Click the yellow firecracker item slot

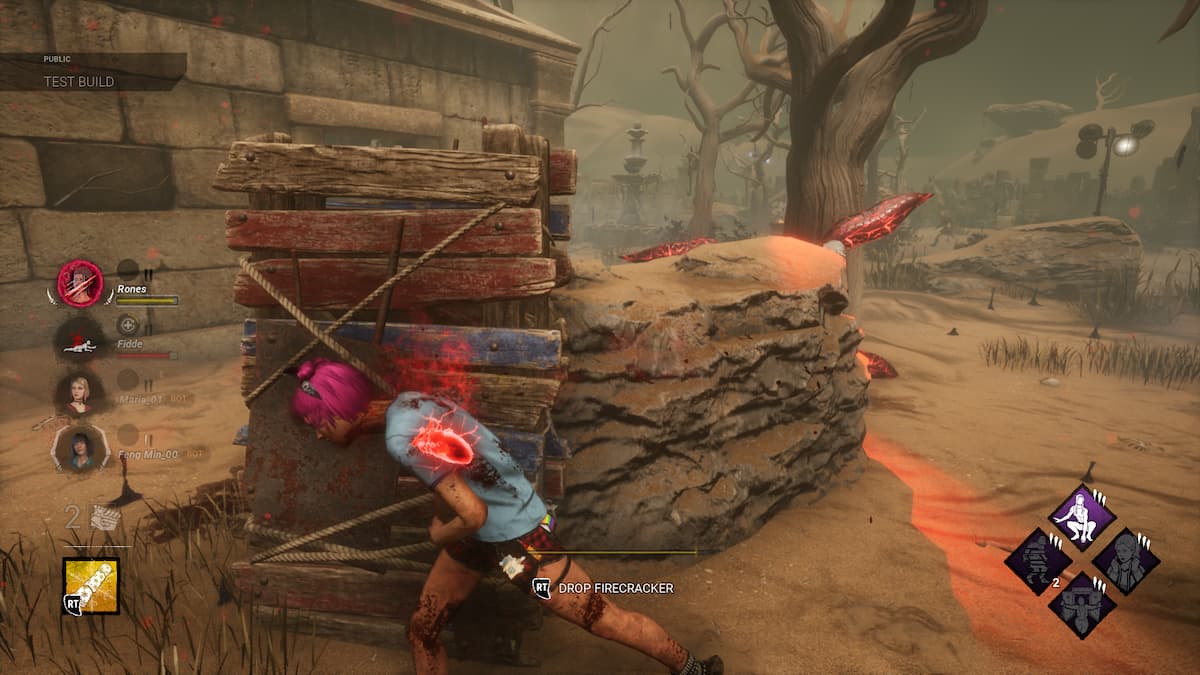(x=91, y=585)
